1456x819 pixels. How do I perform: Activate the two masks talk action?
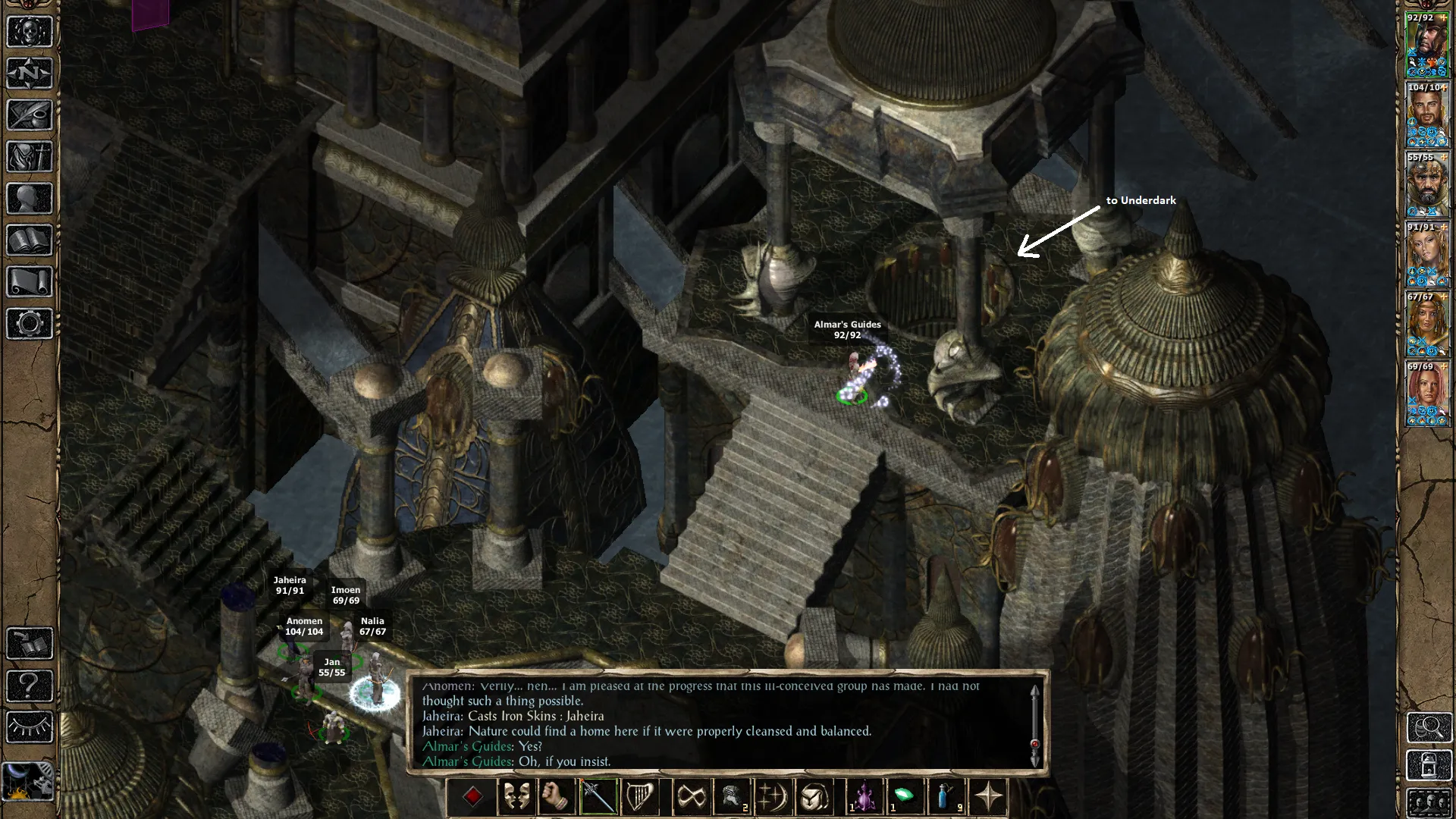(516, 797)
